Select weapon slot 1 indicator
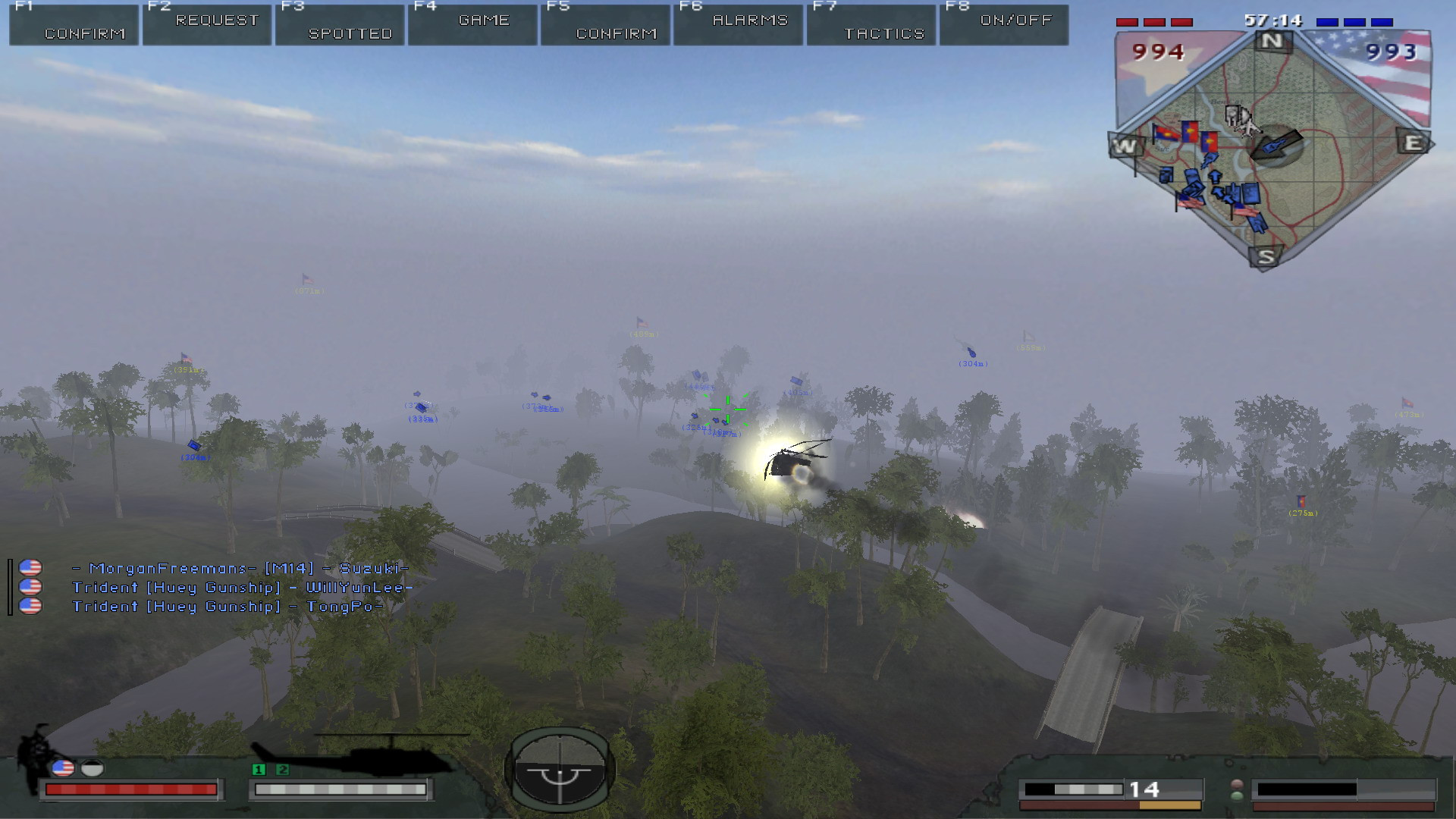The width and height of the screenshot is (1456, 819). (259, 769)
